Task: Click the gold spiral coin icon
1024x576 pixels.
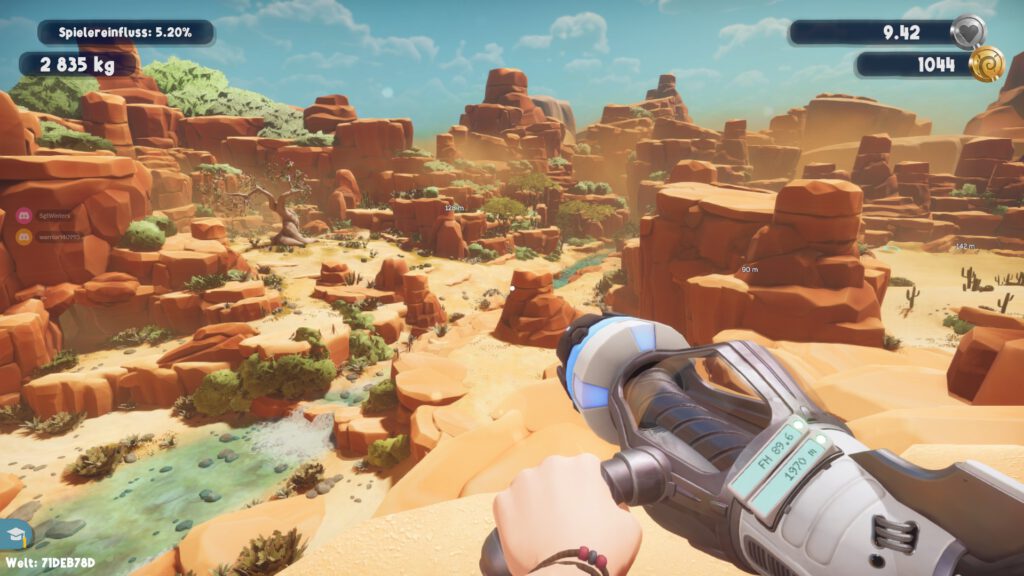Action: click(x=986, y=63)
